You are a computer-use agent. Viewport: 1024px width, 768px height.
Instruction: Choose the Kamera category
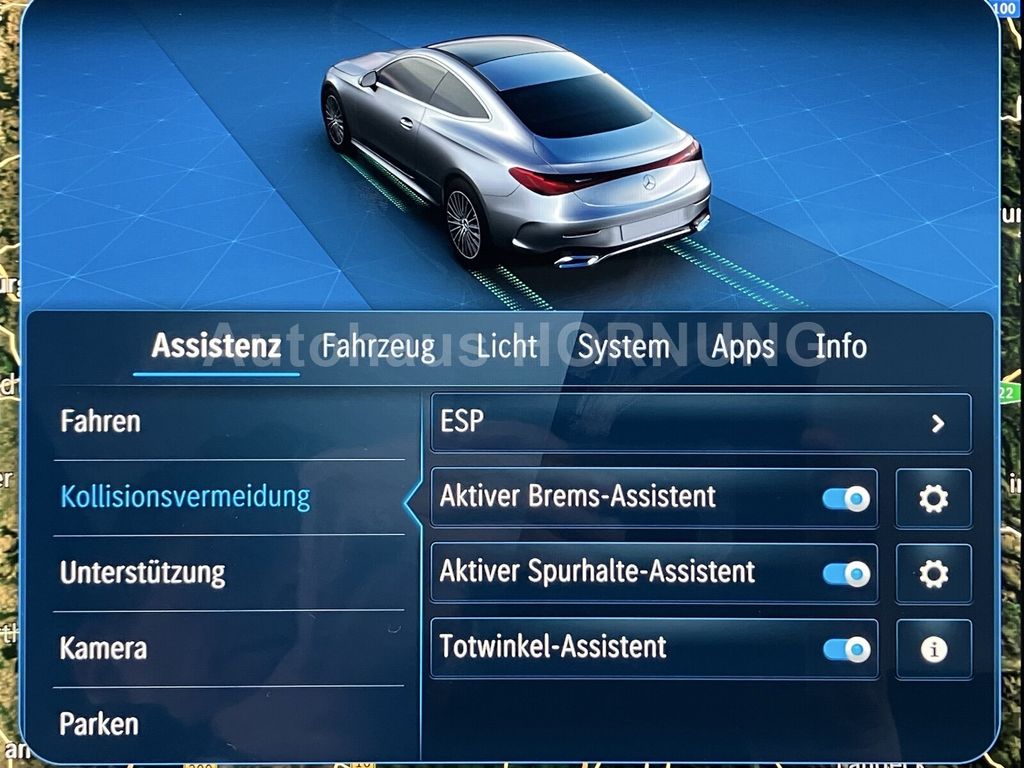point(103,648)
